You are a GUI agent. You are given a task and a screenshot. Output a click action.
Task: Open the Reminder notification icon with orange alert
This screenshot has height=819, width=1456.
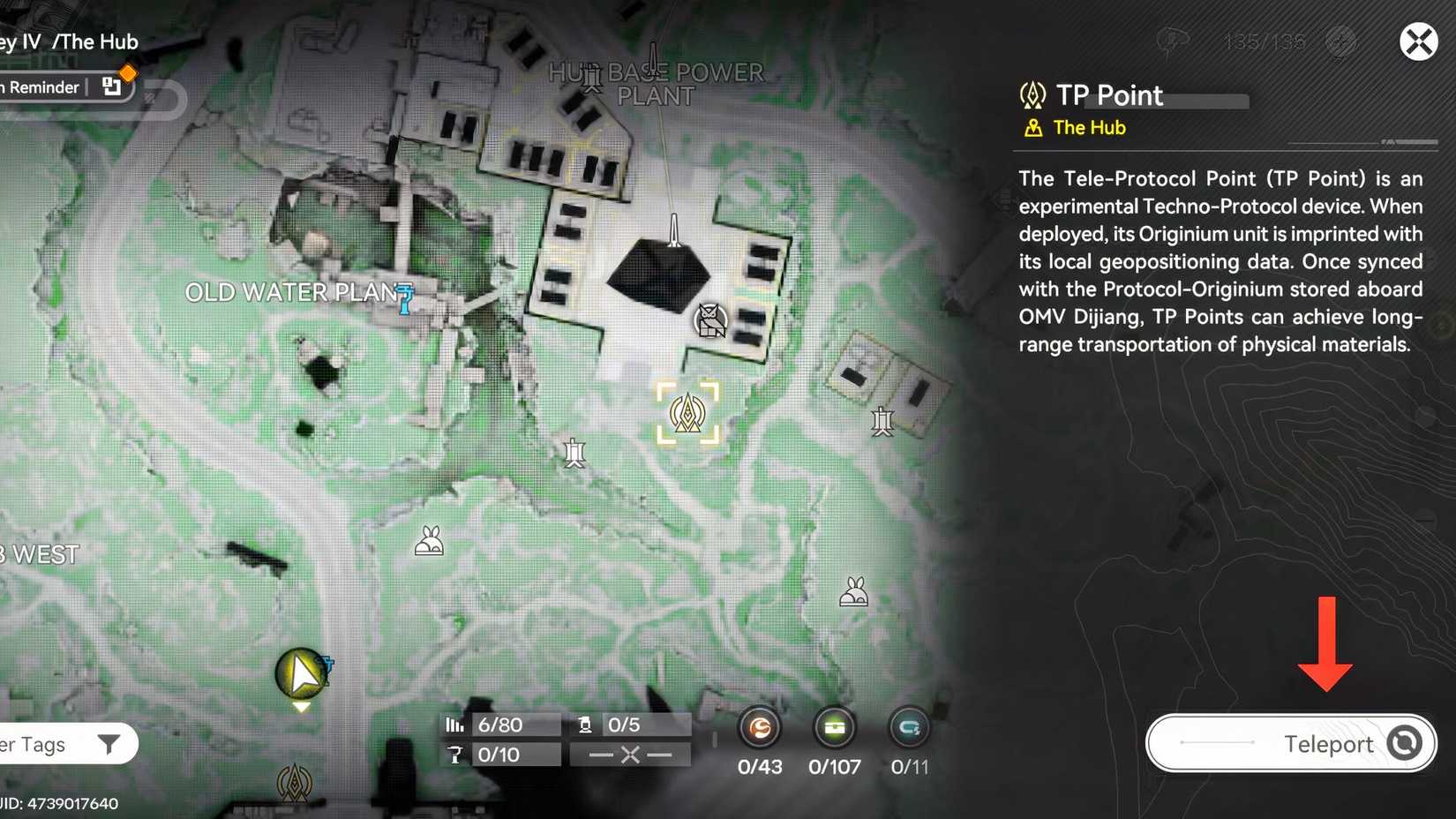point(110,86)
